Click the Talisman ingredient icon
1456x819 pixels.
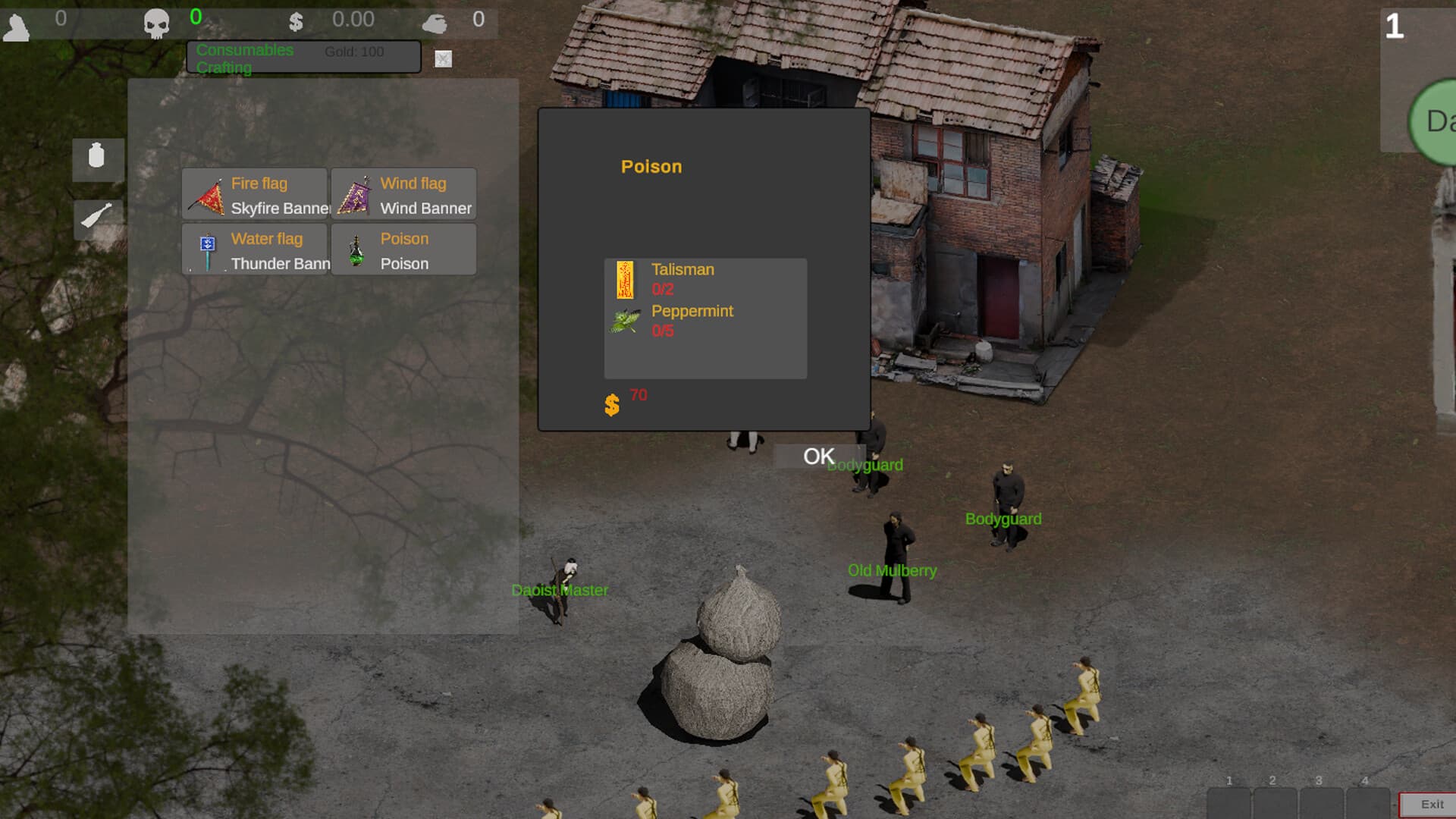(x=626, y=281)
